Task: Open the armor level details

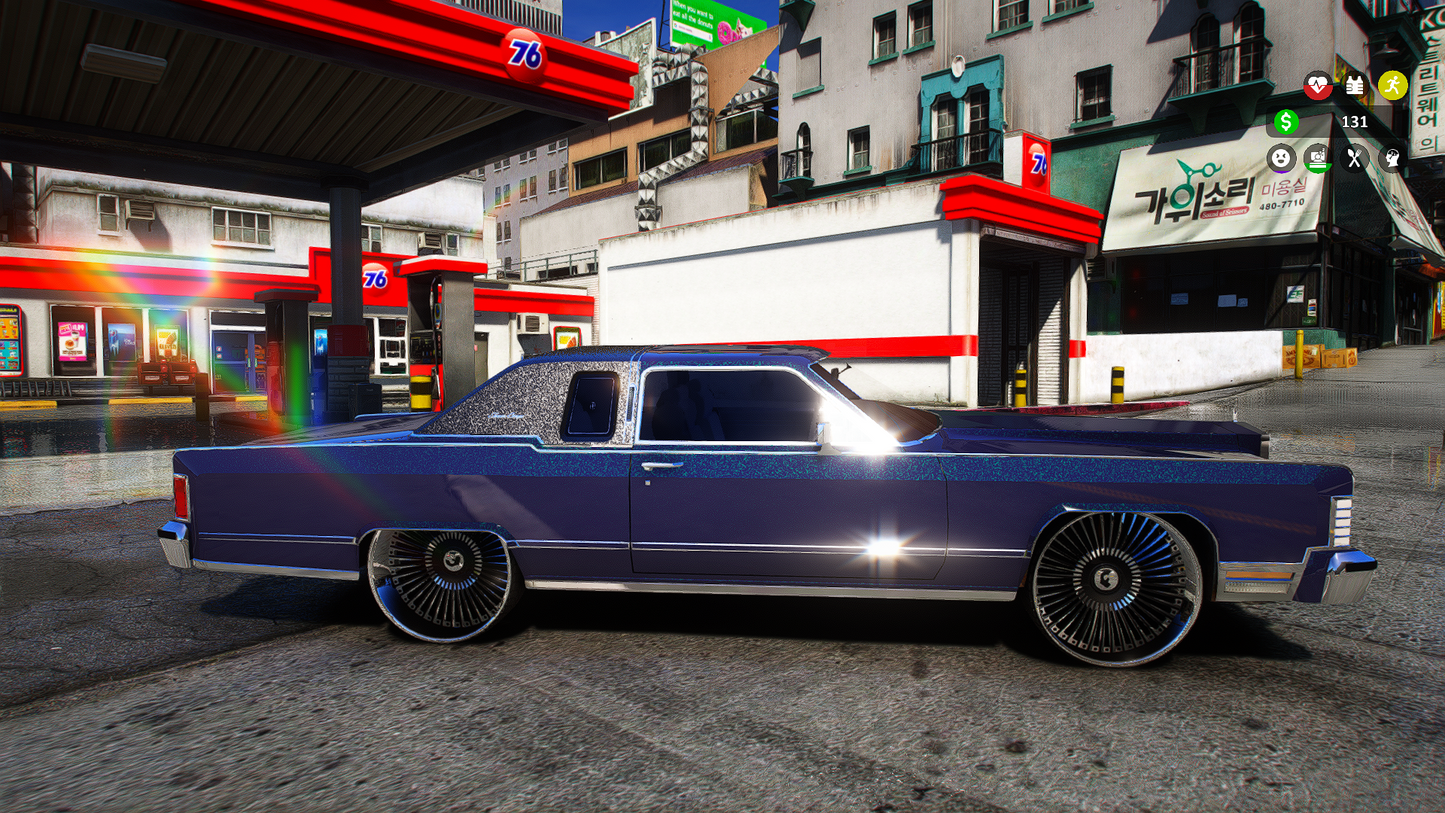Action: pos(1355,86)
